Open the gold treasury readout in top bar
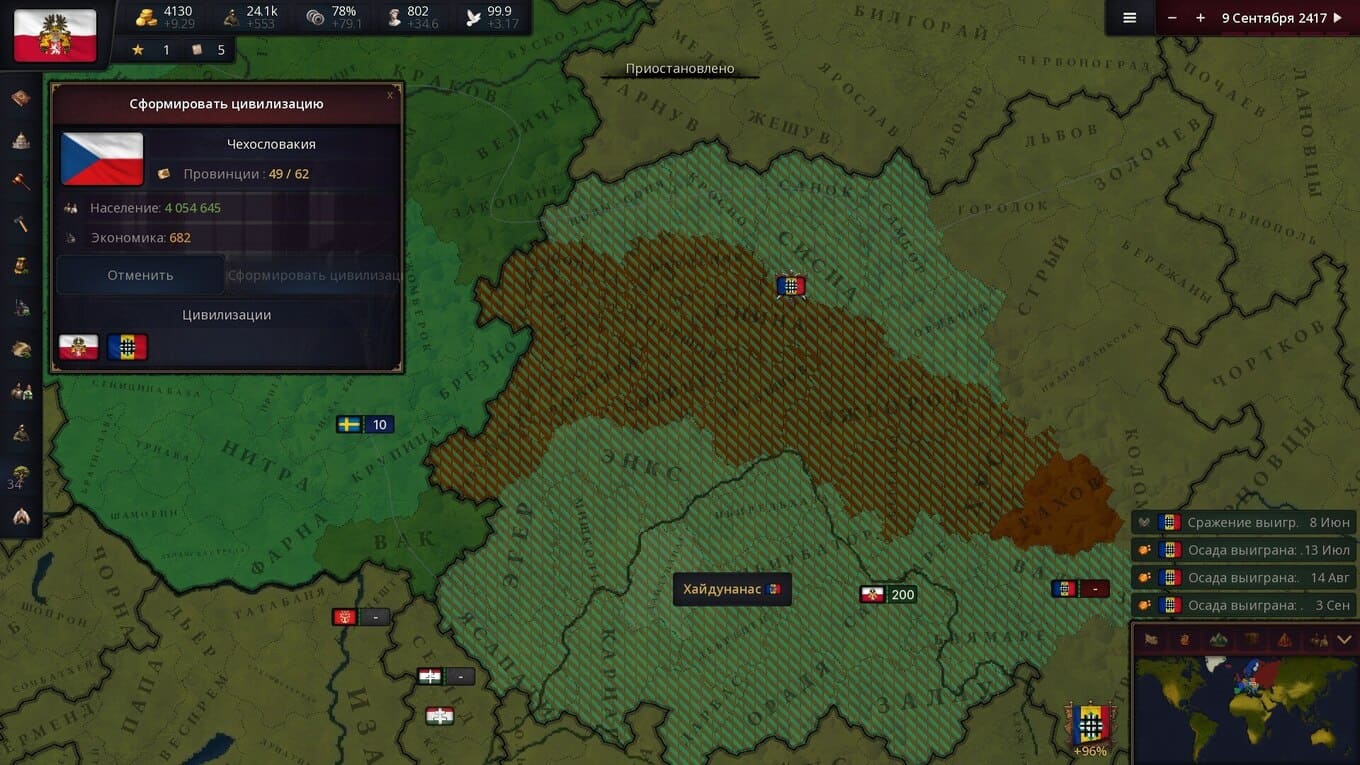Image resolution: width=1360 pixels, height=765 pixels. (x=165, y=17)
